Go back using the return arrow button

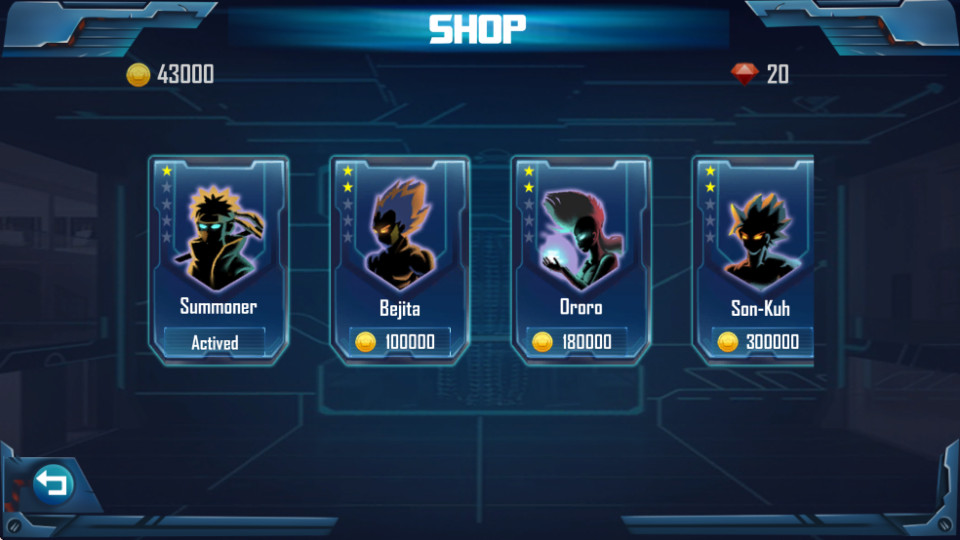(x=53, y=485)
